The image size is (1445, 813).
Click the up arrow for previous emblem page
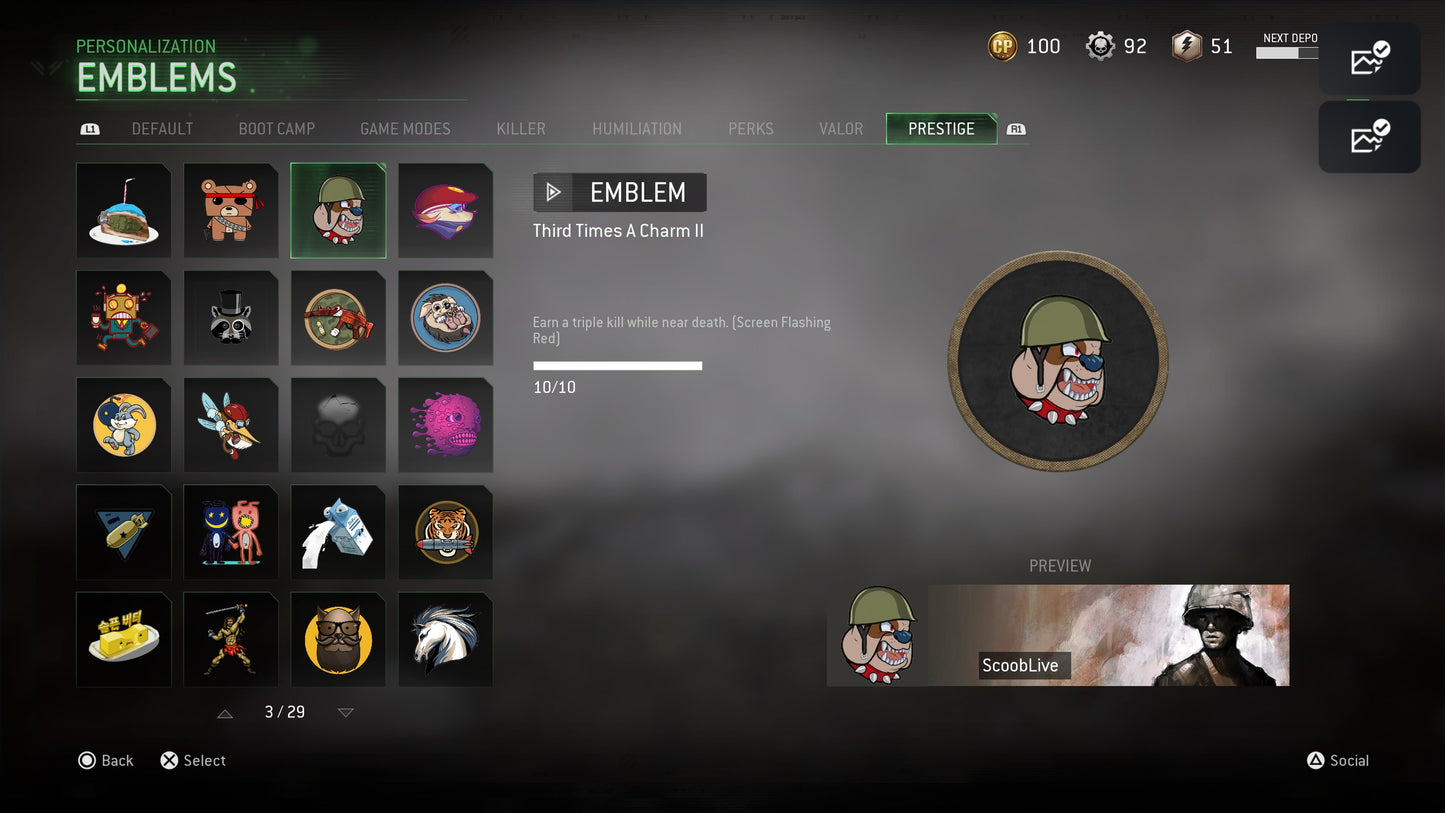[x=224, y=712]
